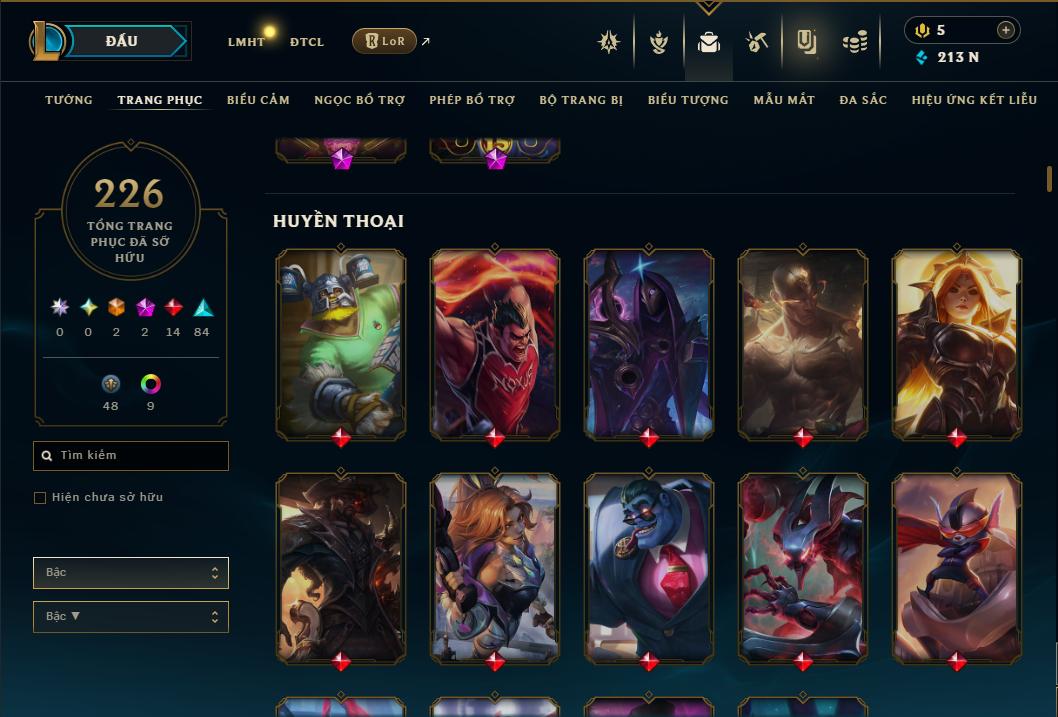Switch to the ĐTCL game mode
This screenshot has width=1058, height=717.
coord(307,42)
